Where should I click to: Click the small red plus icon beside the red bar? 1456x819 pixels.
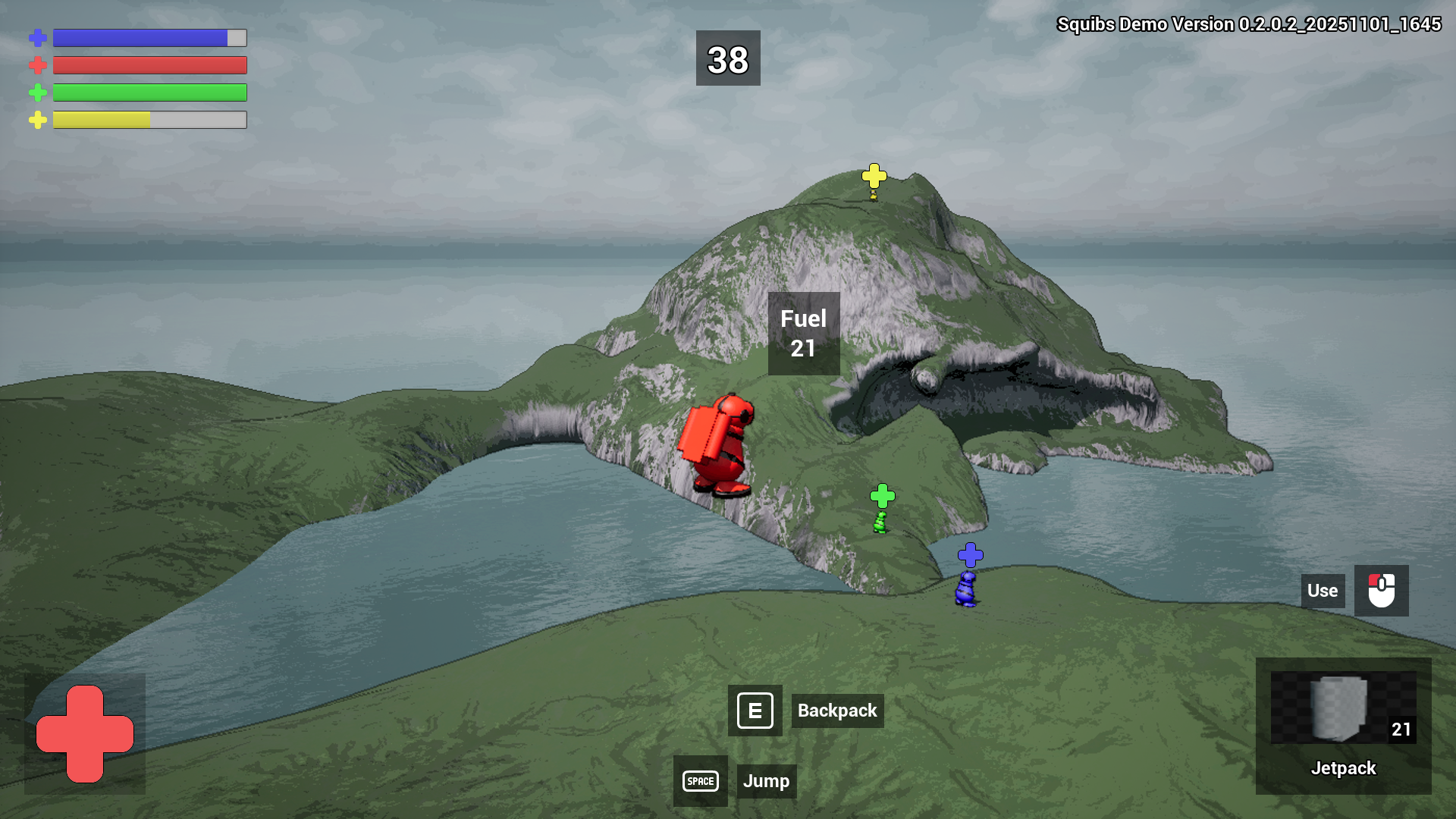click(38, 65)
